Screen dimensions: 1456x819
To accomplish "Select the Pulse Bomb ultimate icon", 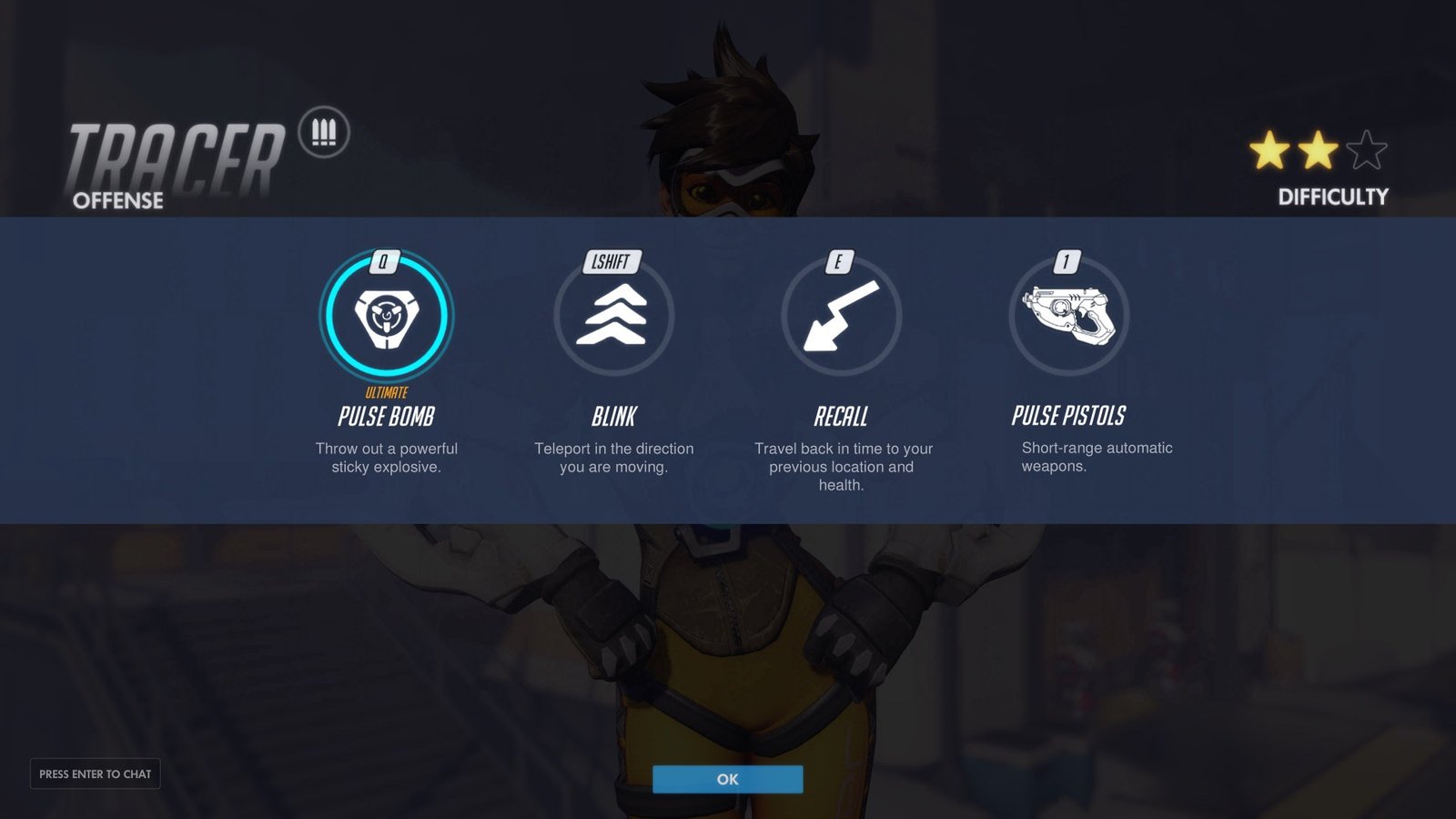I will (387, 316).
